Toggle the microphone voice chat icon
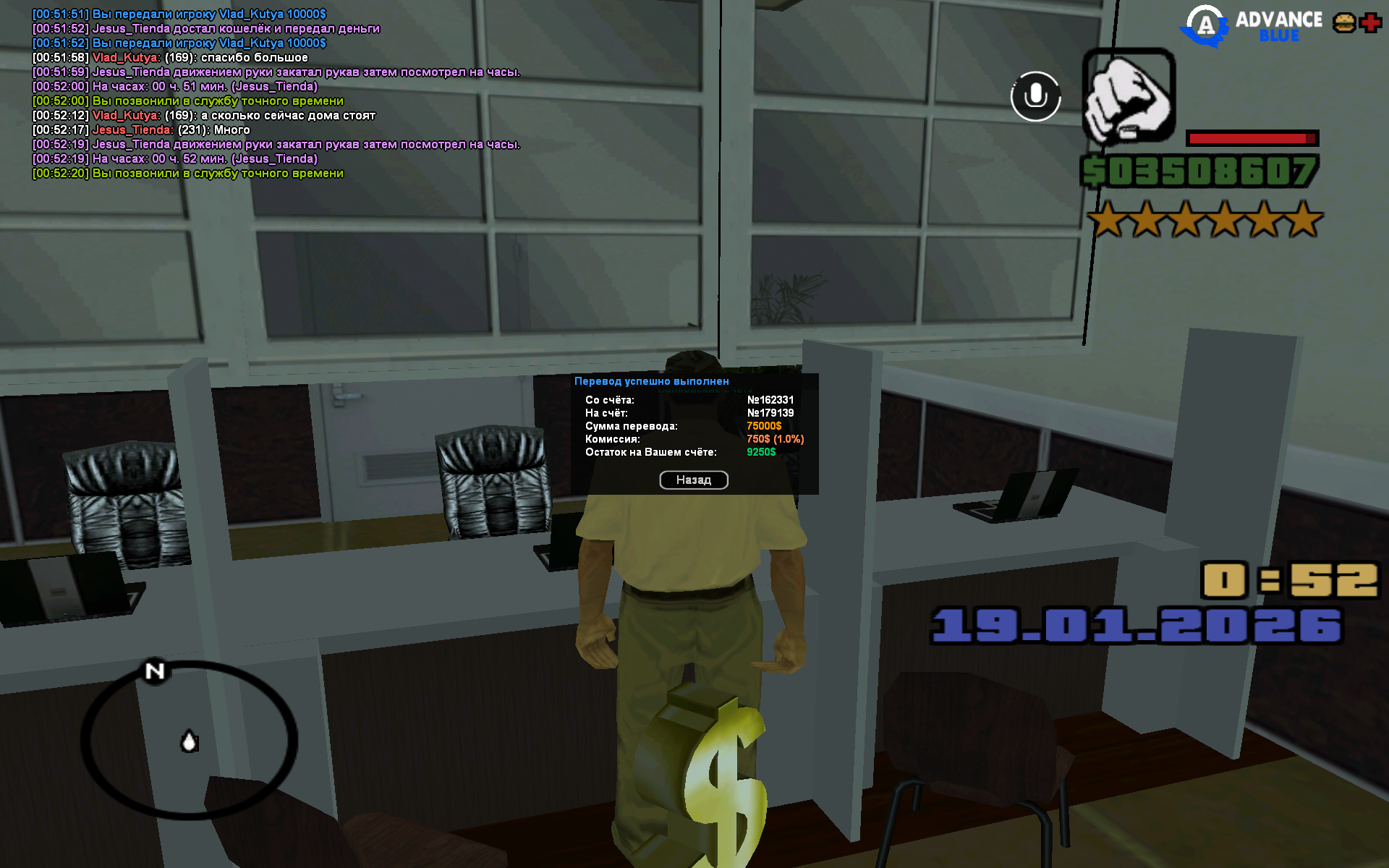The image size is (1389, 868). tap(1035, 96)
